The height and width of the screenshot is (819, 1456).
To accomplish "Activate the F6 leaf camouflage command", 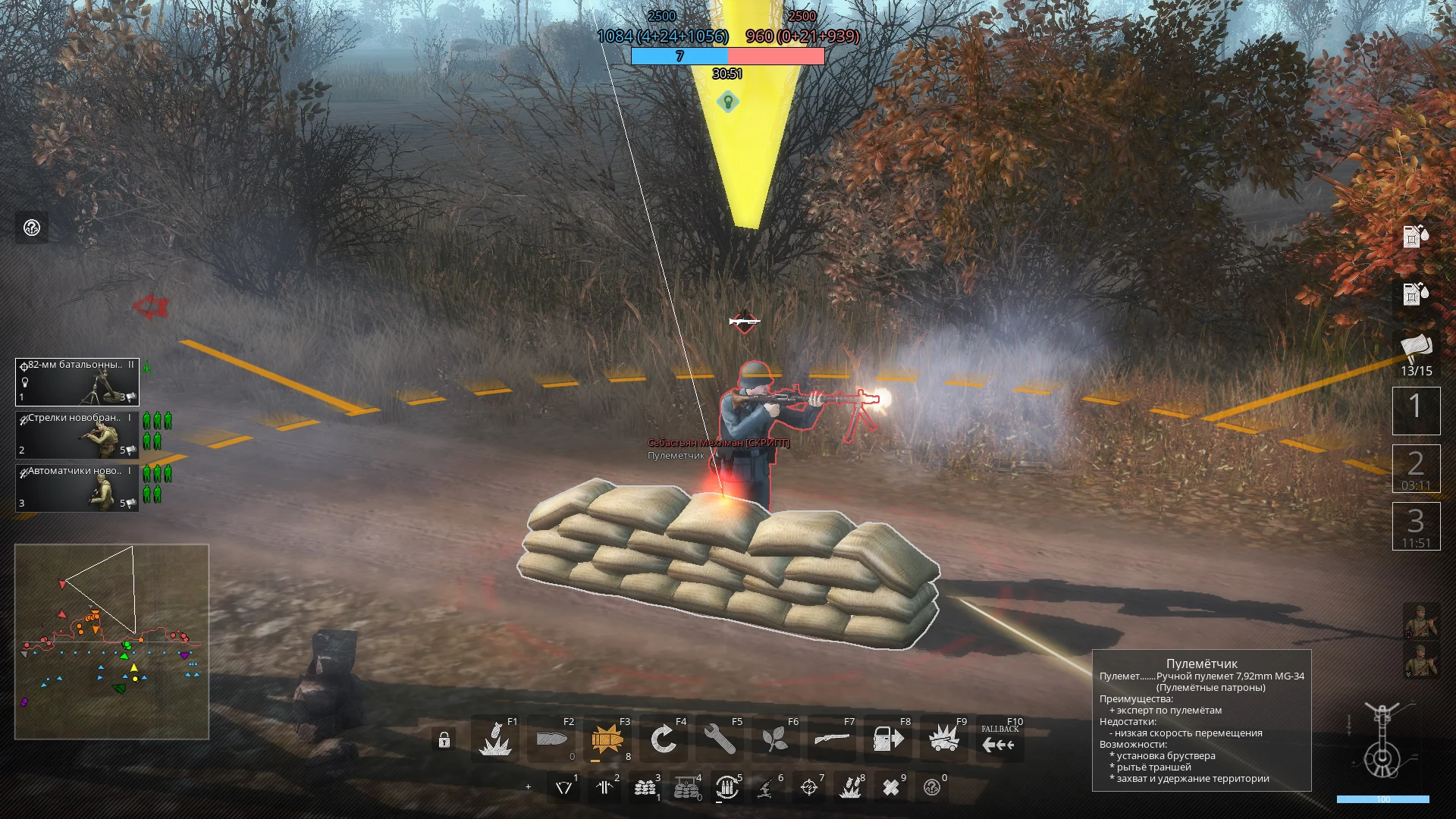I will [x=775, y=739].
